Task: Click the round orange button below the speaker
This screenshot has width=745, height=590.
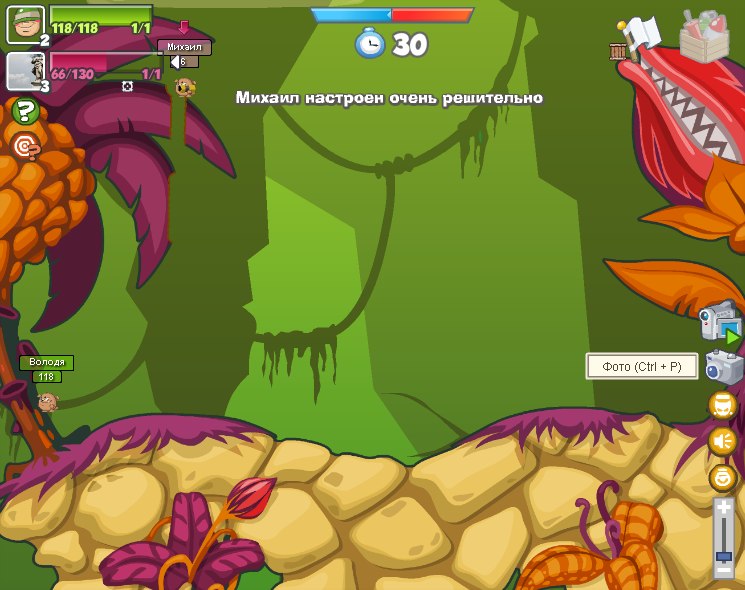Action: 722,476
